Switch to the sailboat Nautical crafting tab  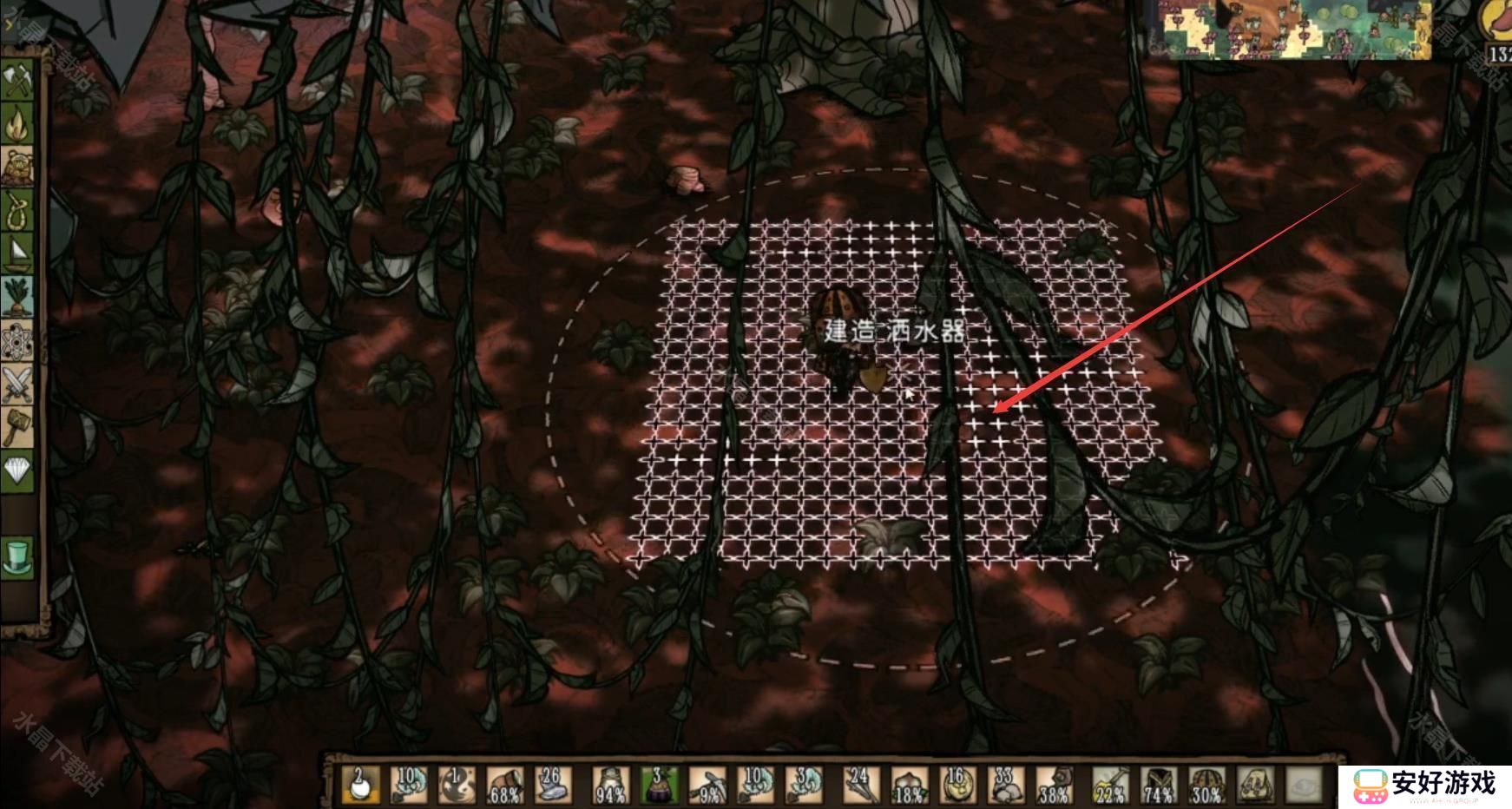18,253
